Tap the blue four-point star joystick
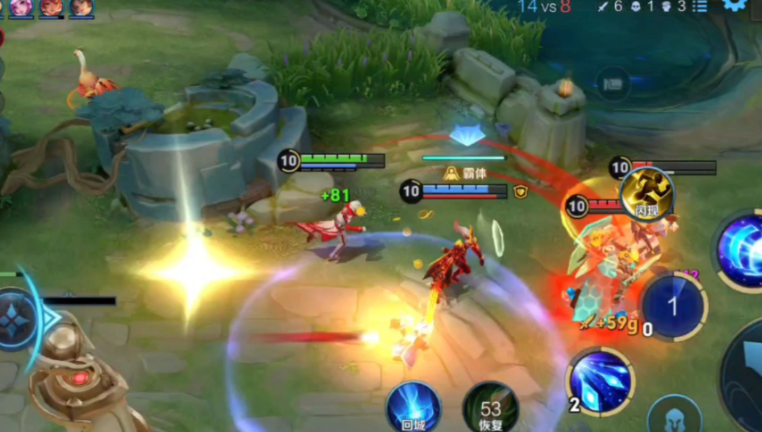 pos(17,318)
